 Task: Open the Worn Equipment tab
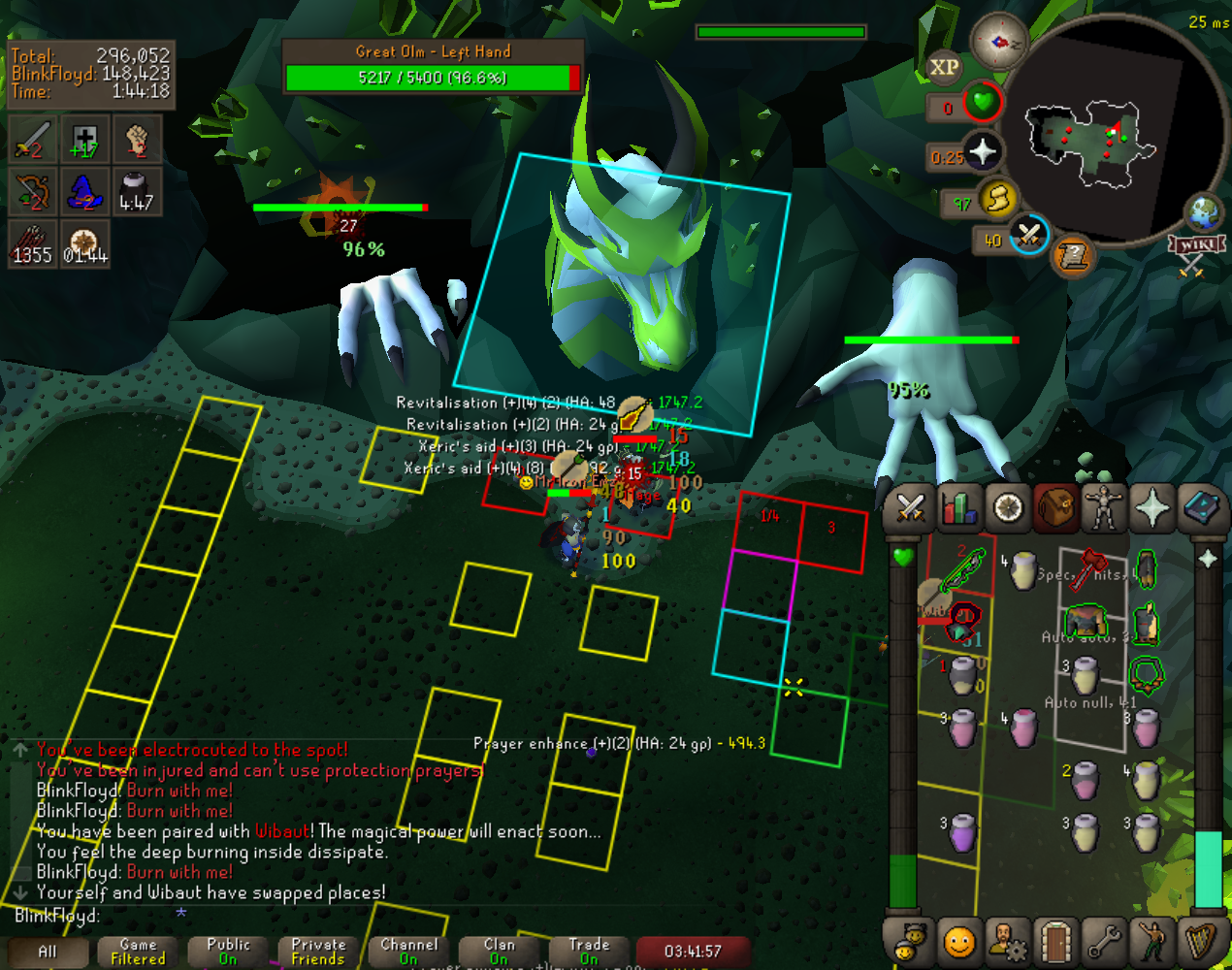click(x=1104, y=508)
